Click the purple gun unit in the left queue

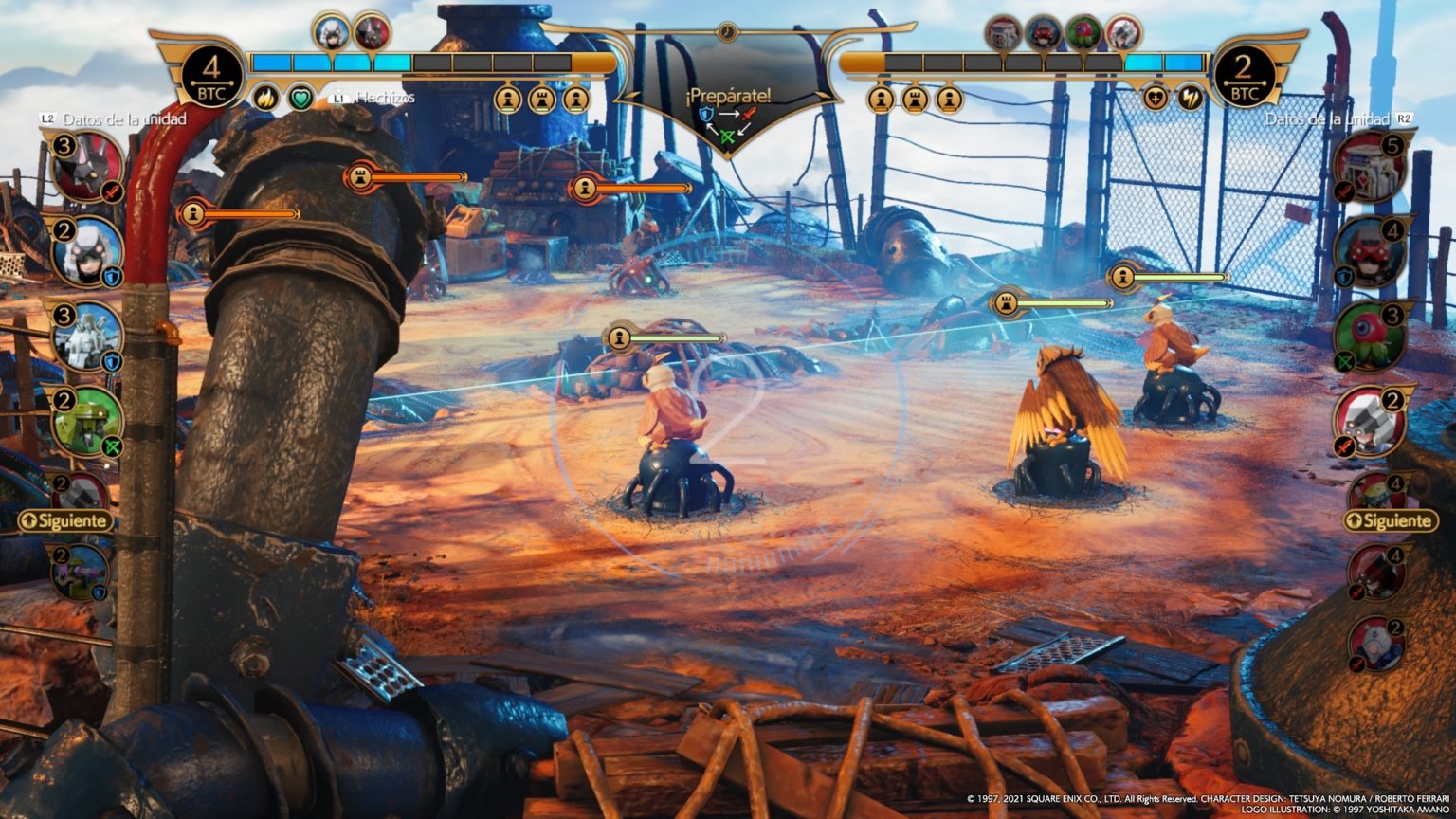80,572
